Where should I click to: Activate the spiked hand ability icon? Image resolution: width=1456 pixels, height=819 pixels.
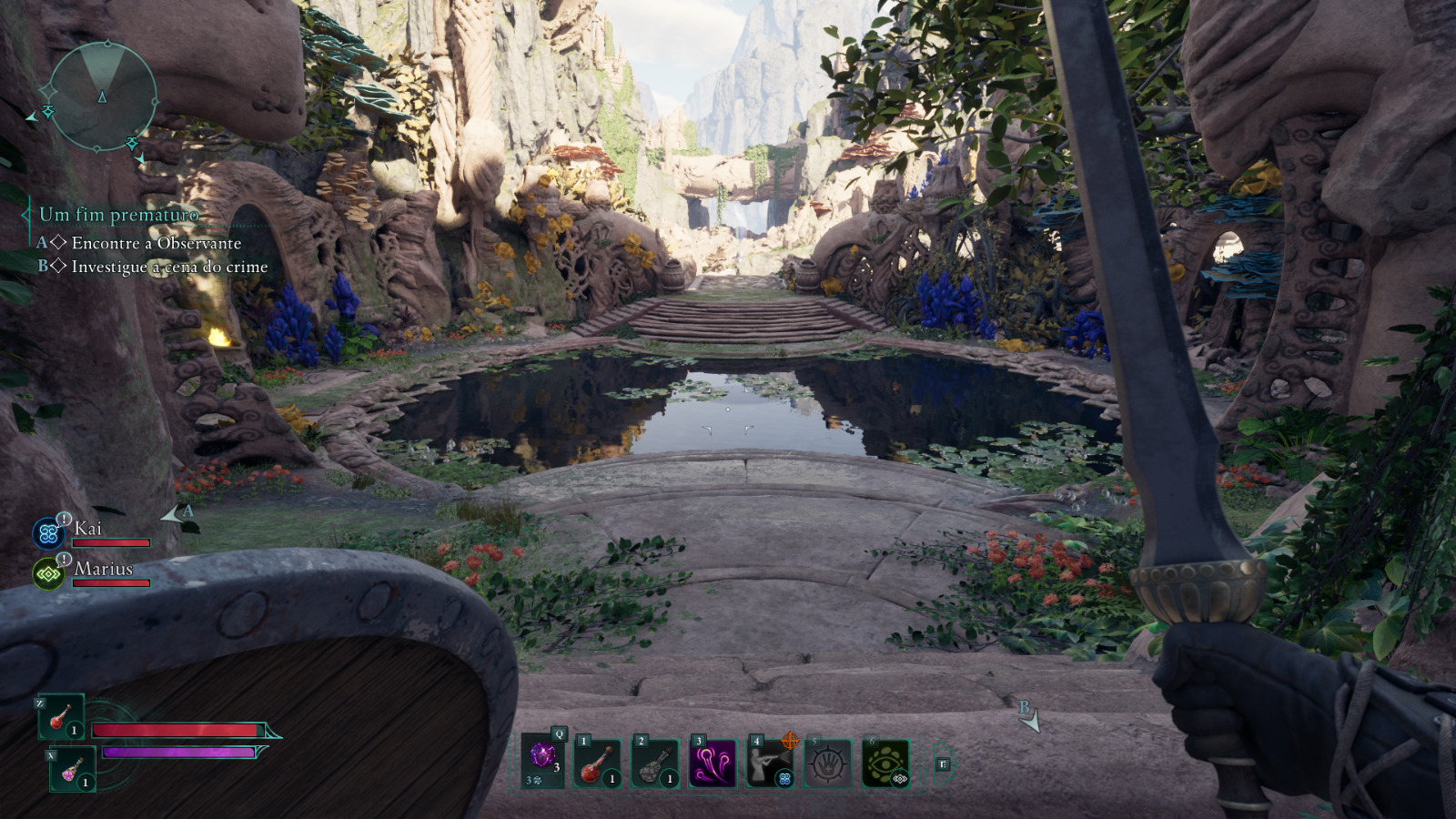click(x=827, y=763)
